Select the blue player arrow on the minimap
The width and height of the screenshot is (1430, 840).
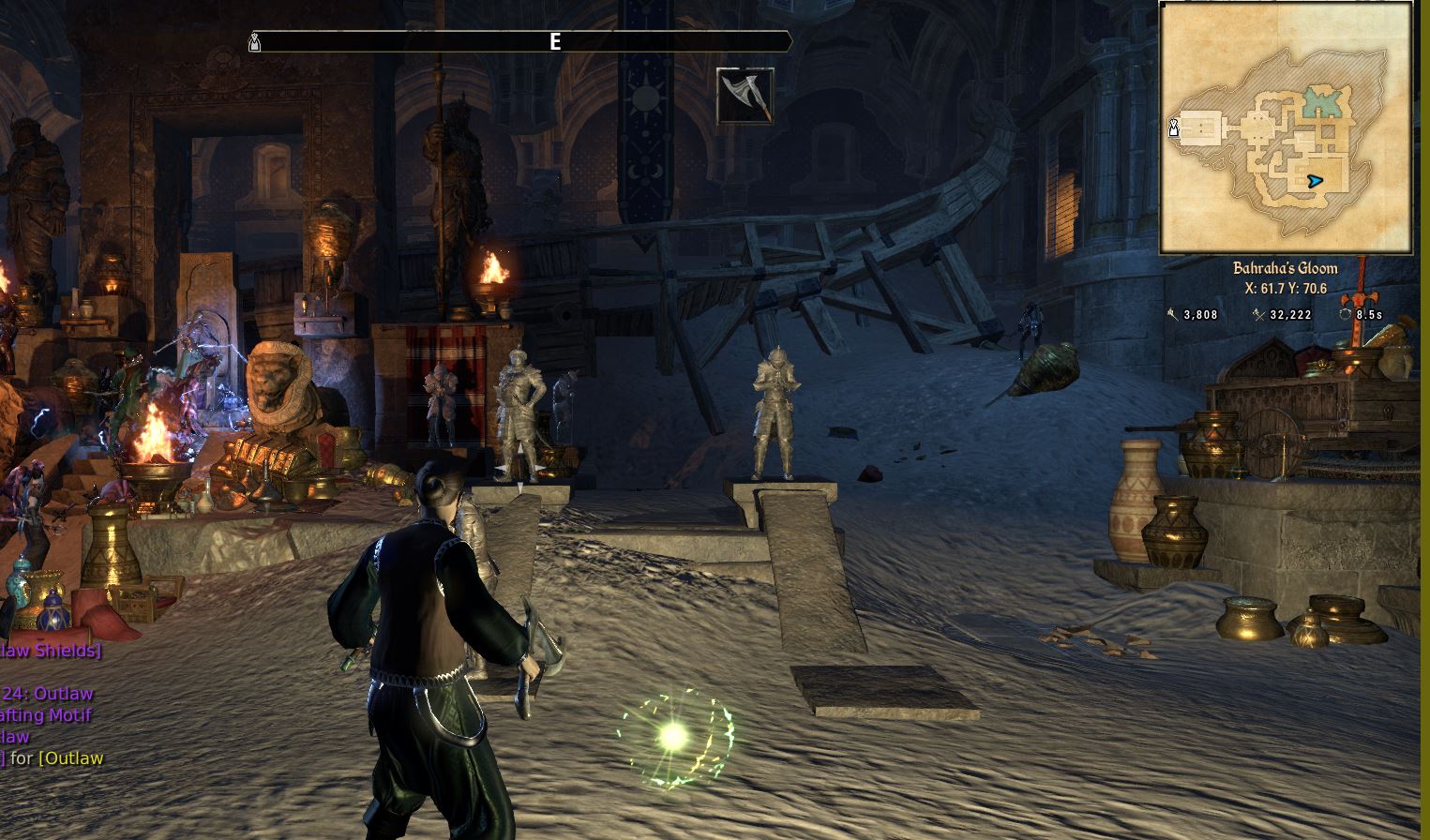1315,181
